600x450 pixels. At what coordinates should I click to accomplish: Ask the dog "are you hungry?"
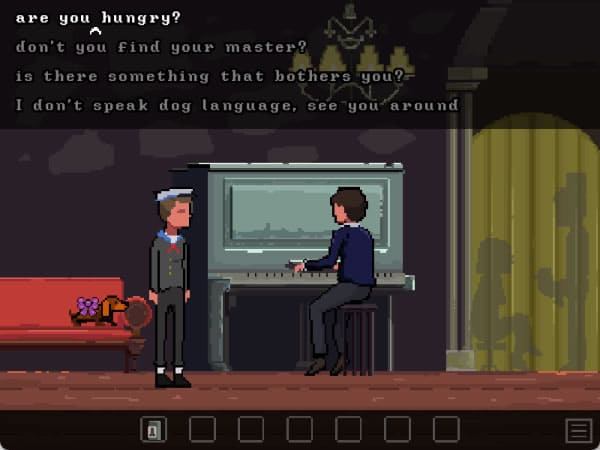tap(98, 18)
